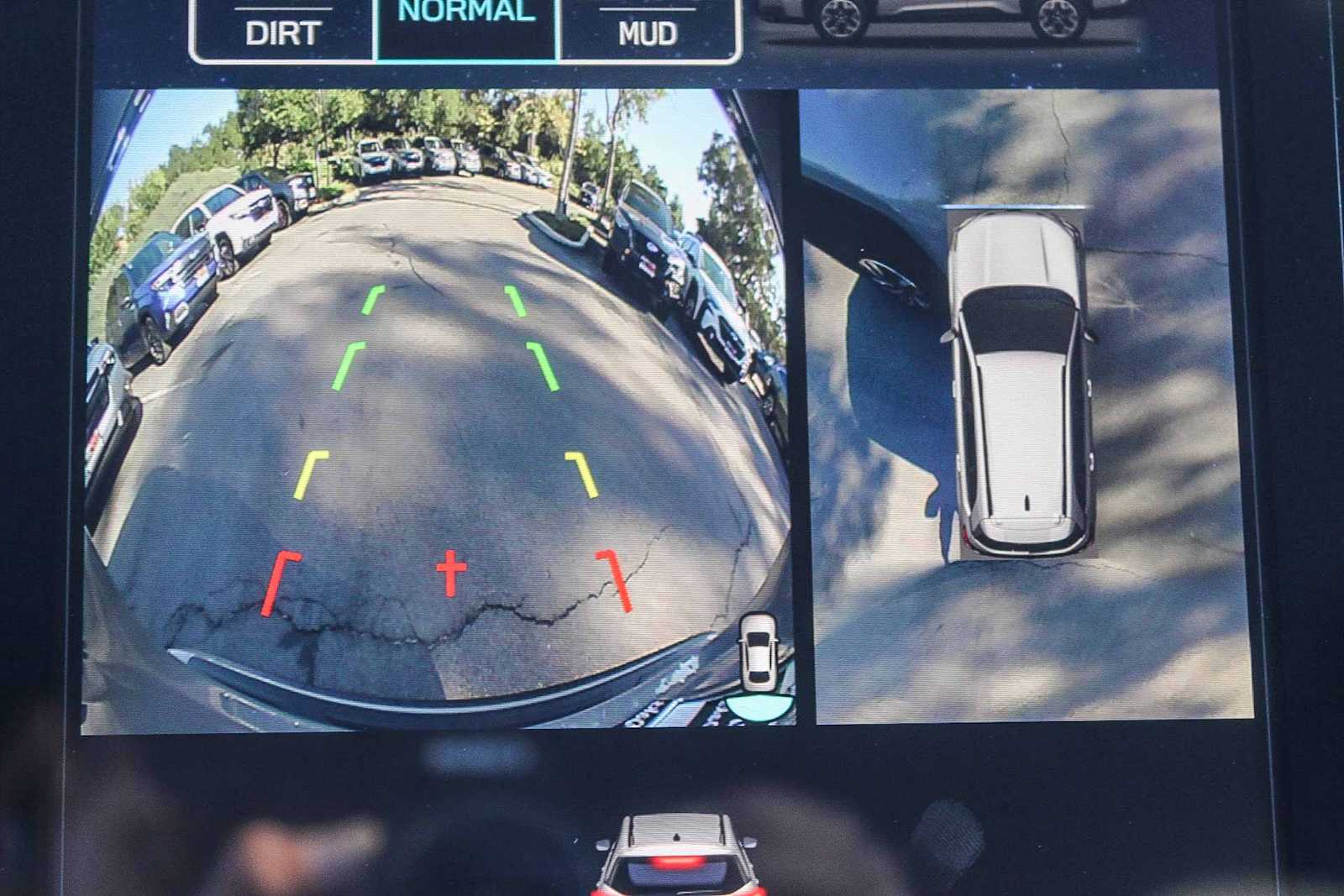Tap the camera view switch car icon

[x=759, y=664]
